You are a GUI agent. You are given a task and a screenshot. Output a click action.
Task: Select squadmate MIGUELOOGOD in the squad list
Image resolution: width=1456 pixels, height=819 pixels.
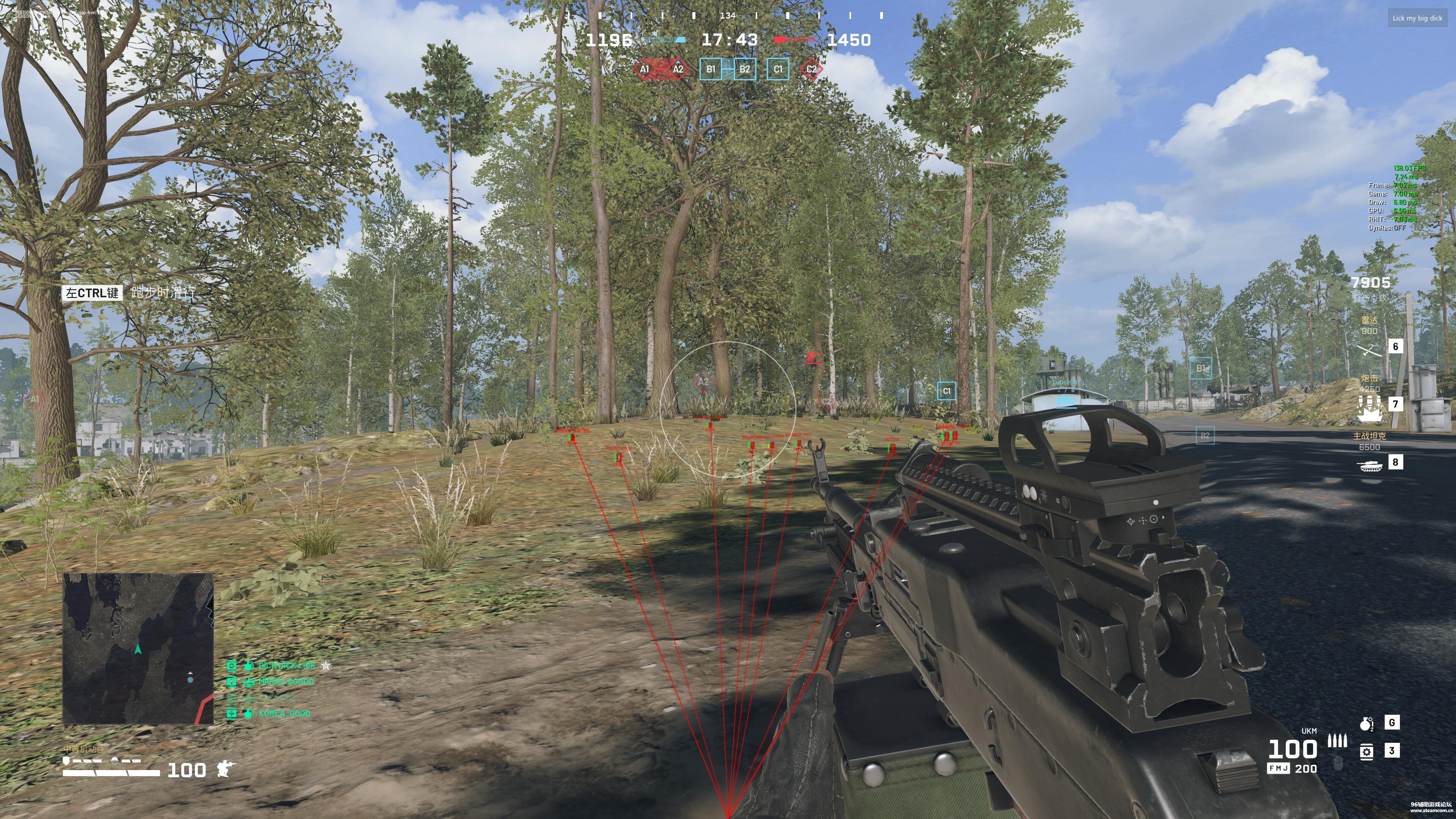tap(286, 682)
